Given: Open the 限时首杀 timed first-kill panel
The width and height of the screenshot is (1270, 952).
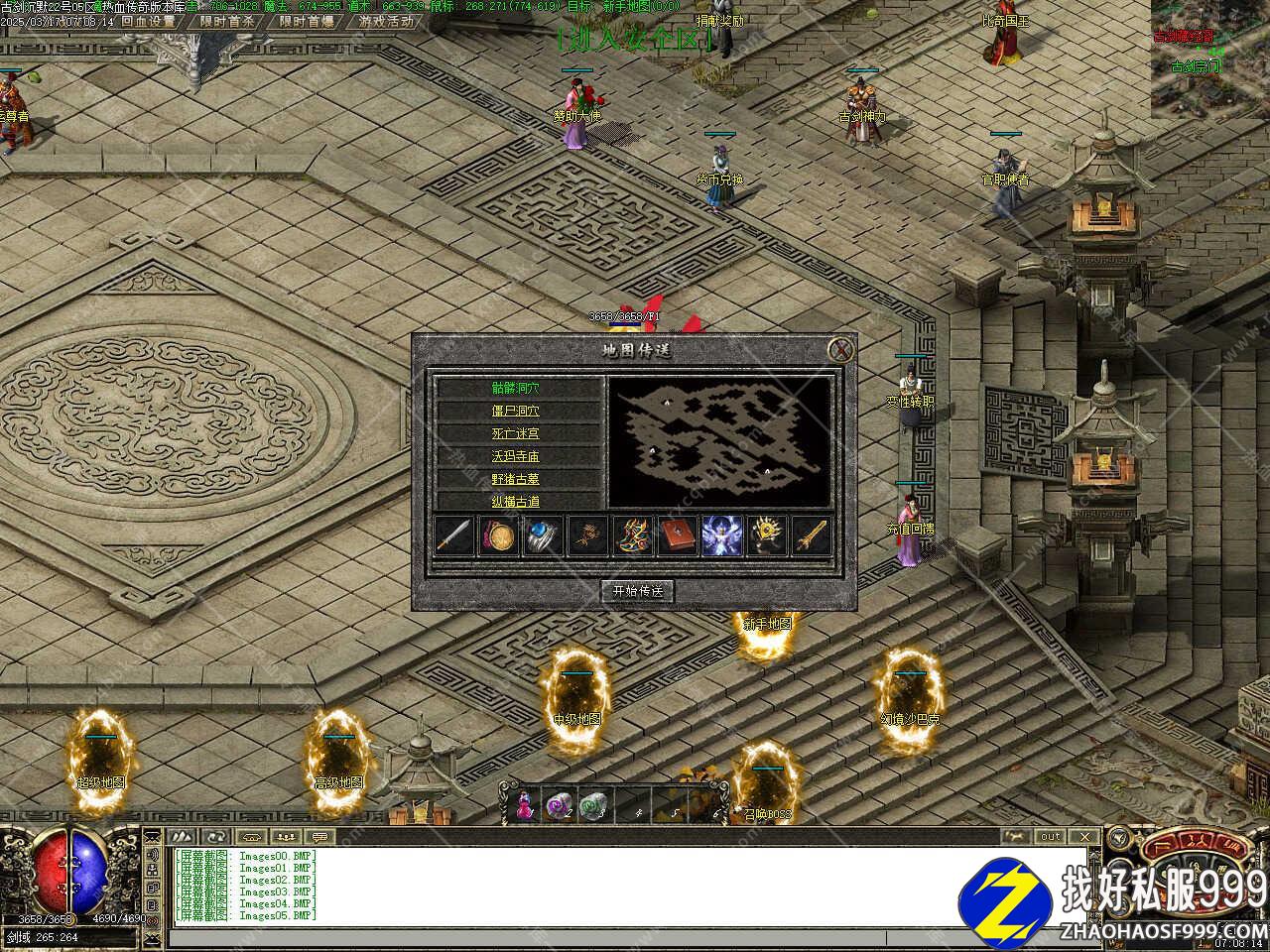Looking at the screenshot, I should click(x=226, y=21).
